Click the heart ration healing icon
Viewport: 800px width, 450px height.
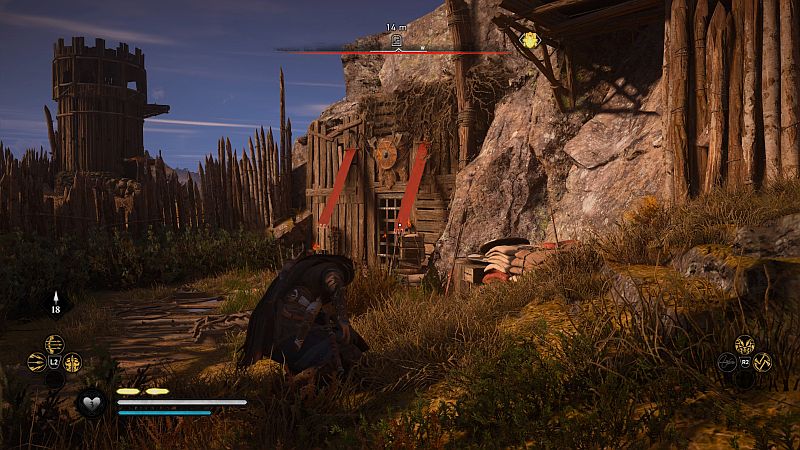(92, 401)
